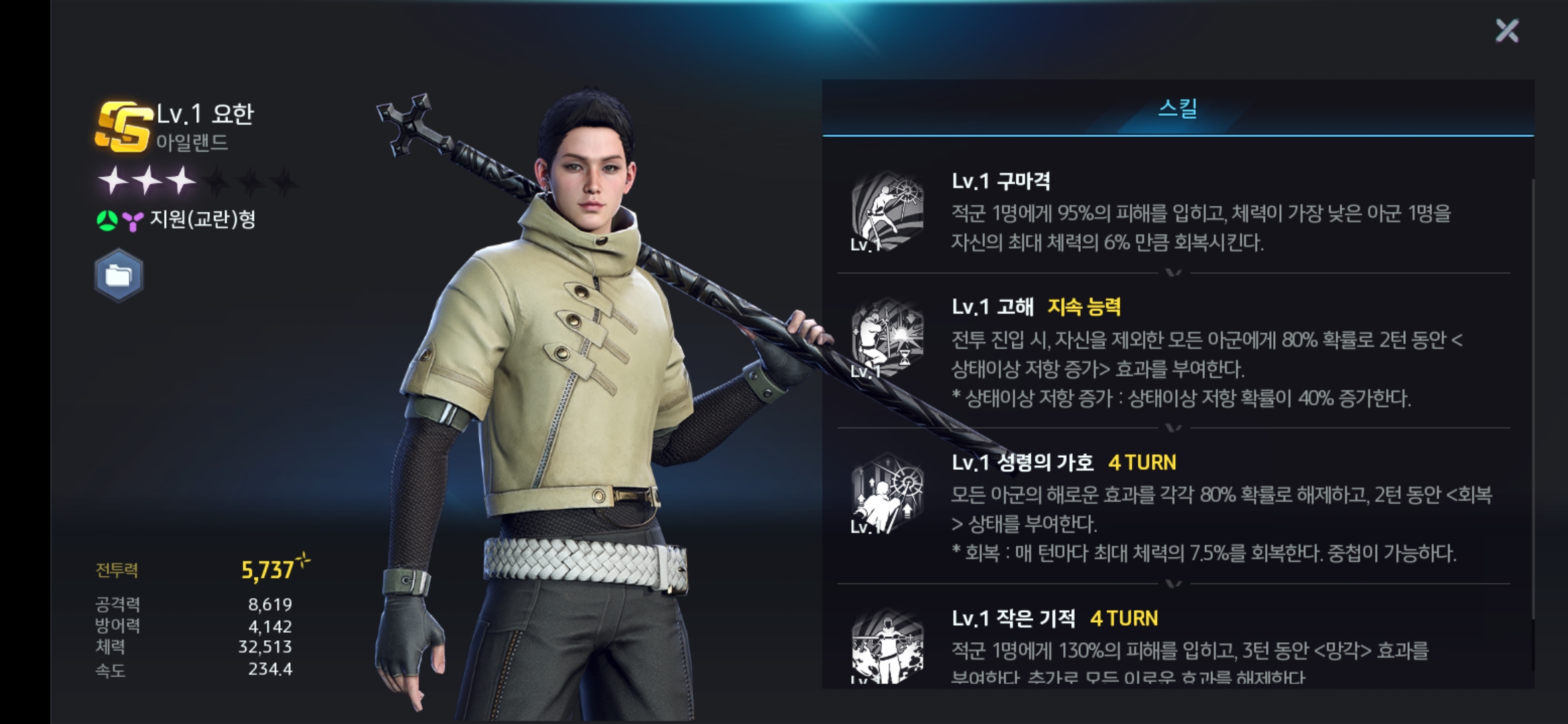Expand the 고해 skill details arrow
Image resolution: width=1568 pixels, height=724 pixels.
pyautogui.click(x=1173, y=427)
